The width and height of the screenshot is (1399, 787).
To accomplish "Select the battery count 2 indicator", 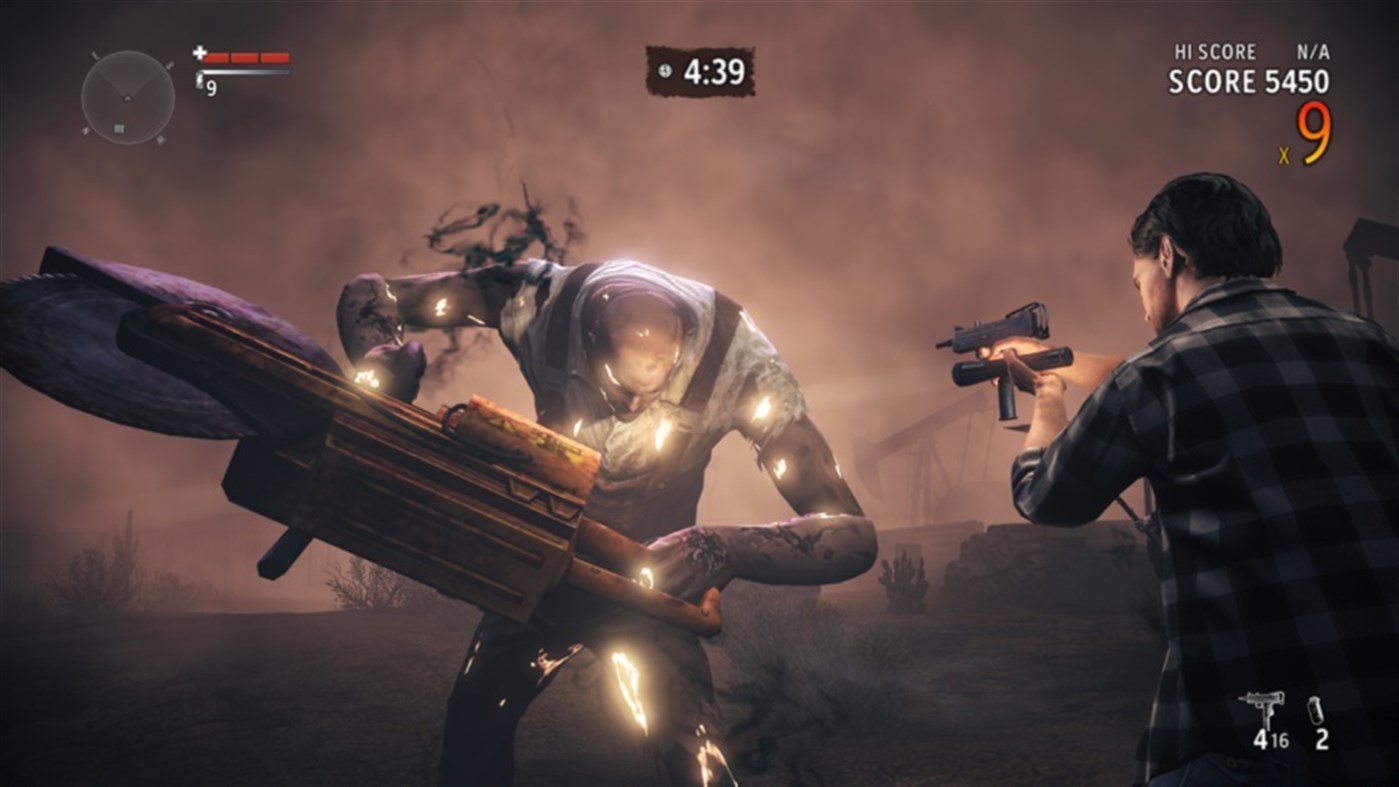I will (1323, 739).
